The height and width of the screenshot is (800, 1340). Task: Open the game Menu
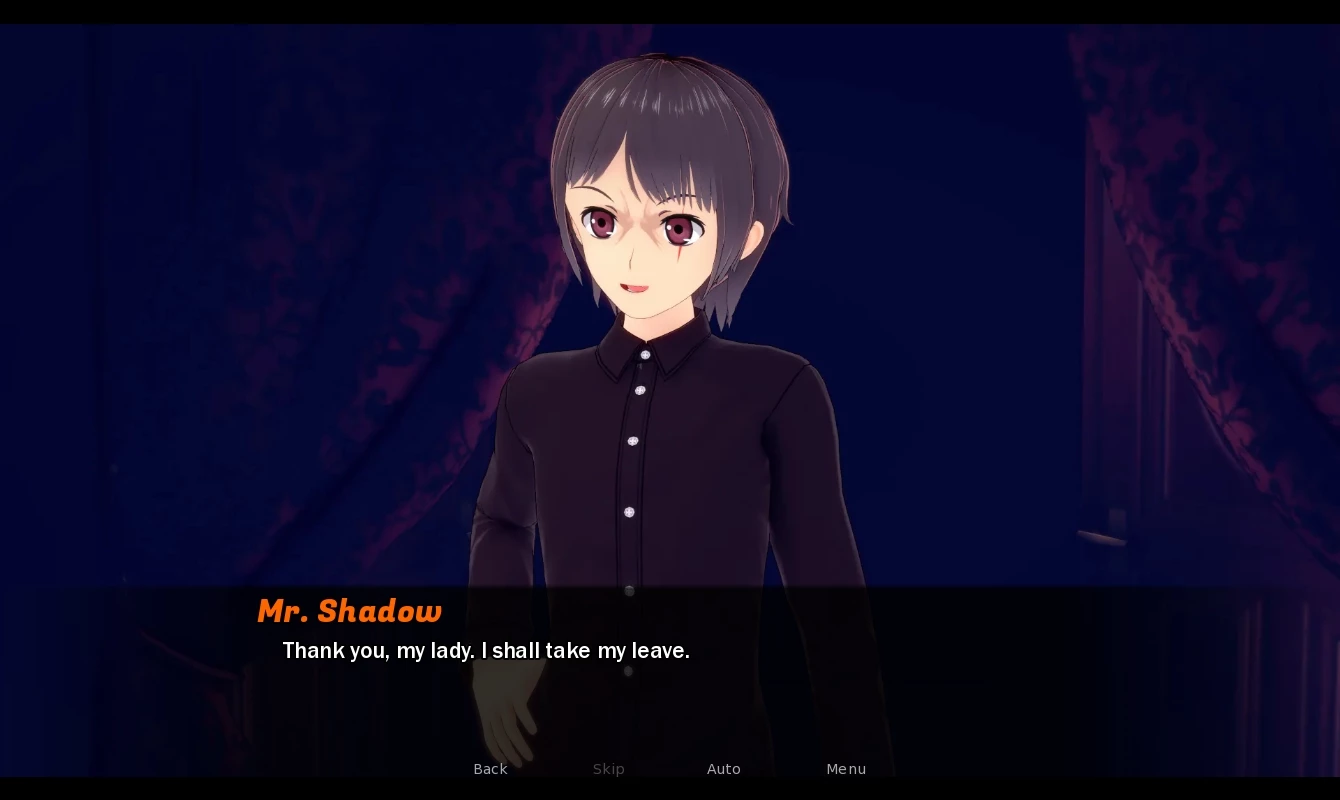pos(846,769)
